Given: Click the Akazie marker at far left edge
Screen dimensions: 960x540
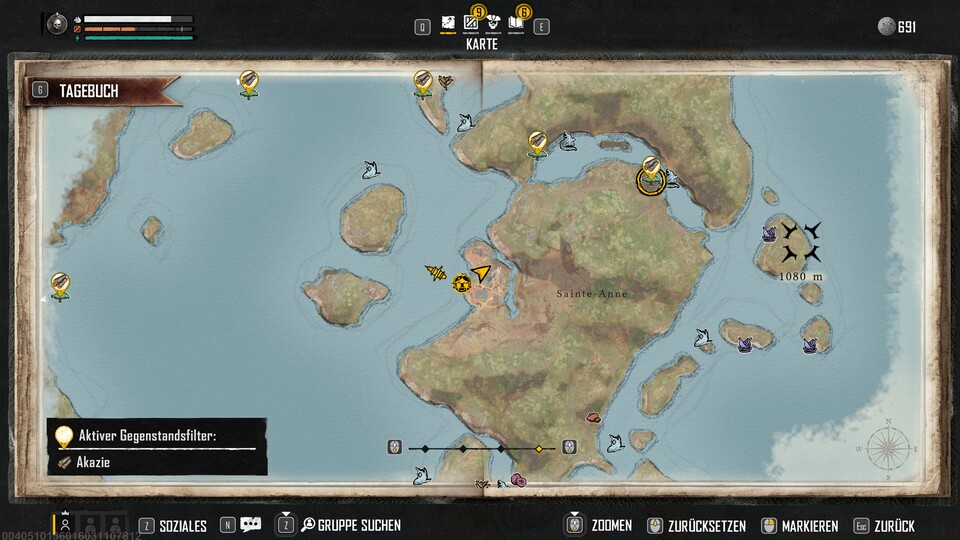Looking at the screenshot, I should (60, 285).
